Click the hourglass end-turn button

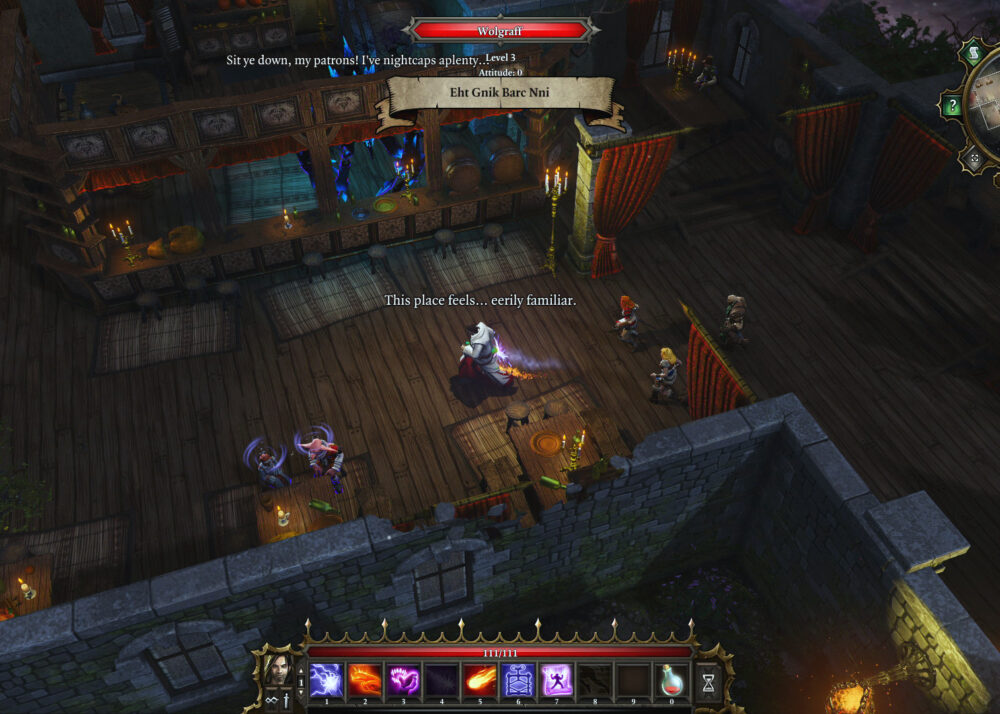click(x=709, y=683)
